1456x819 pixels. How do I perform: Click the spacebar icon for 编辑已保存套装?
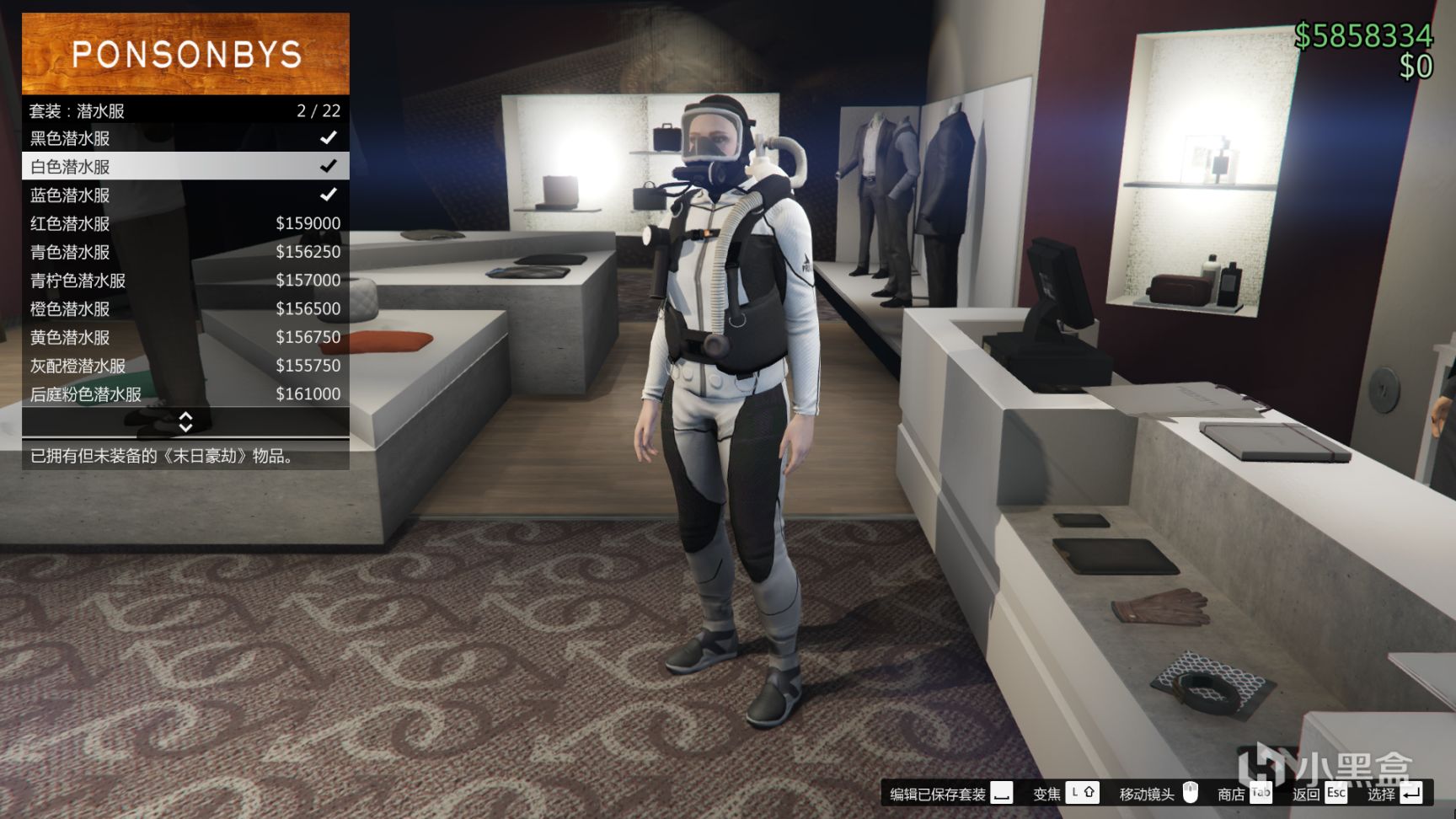[x=1003, y=793]
